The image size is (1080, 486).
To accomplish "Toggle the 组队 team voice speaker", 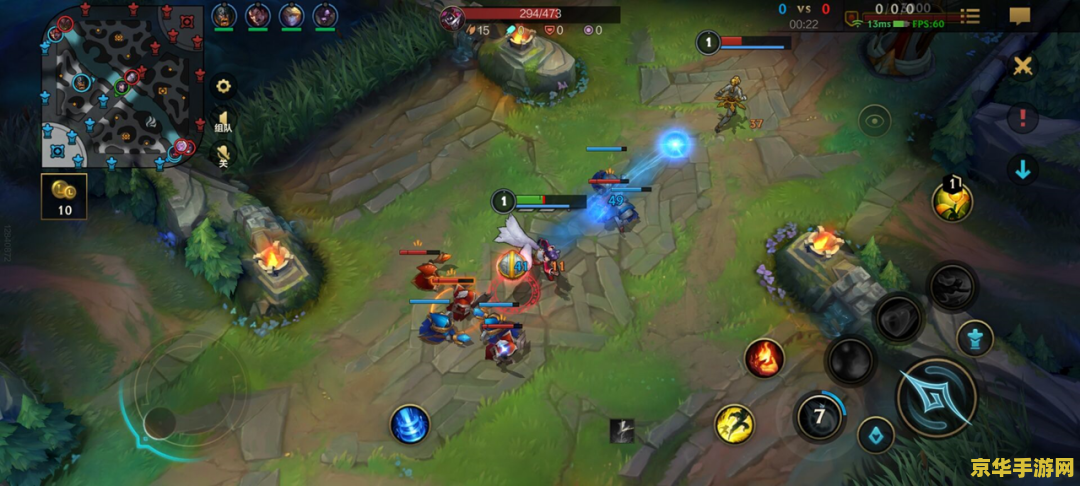I will (x=224, y=123).
